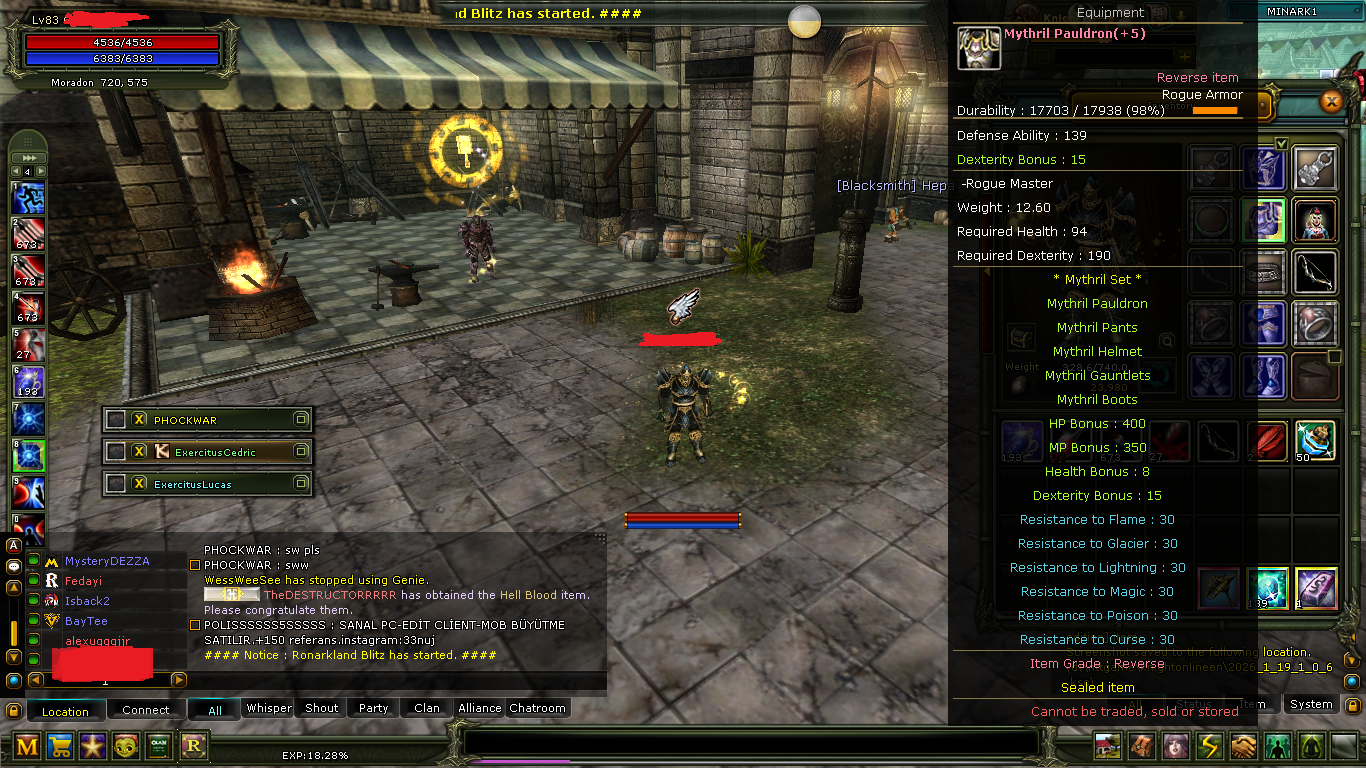Open the Power-Up Store cart icon
Screen dimensions: 1366x768
[x=59, y=746]
